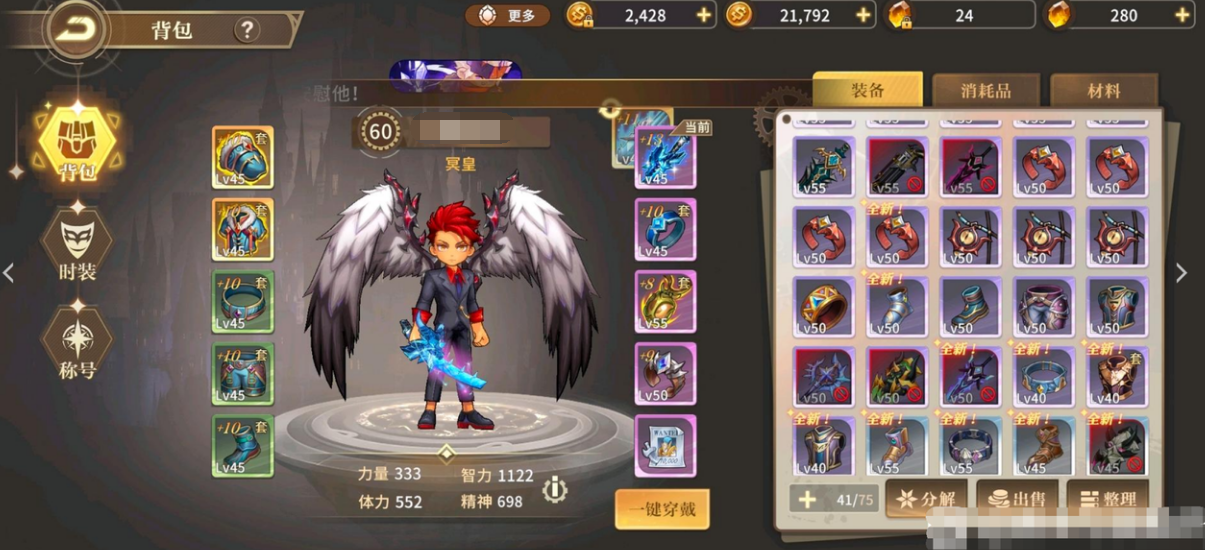
Task: Show attribute details via gear icon
Action: click(x=554, y=489)
